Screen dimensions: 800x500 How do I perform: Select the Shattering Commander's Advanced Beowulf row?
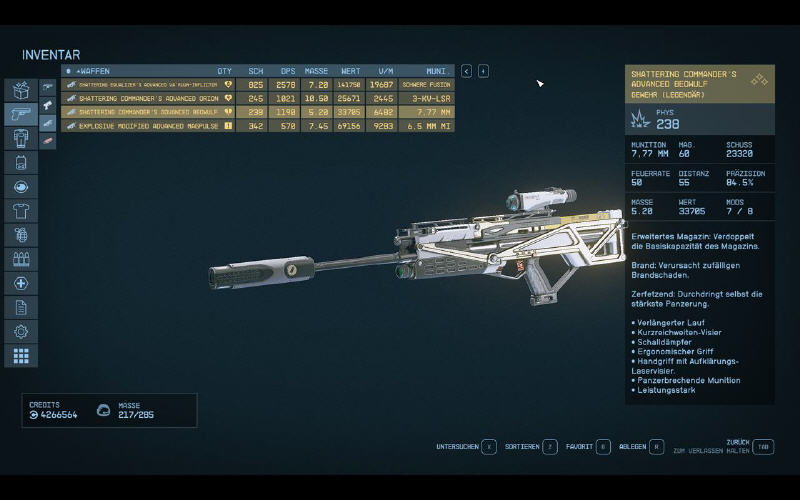(150, 112)
